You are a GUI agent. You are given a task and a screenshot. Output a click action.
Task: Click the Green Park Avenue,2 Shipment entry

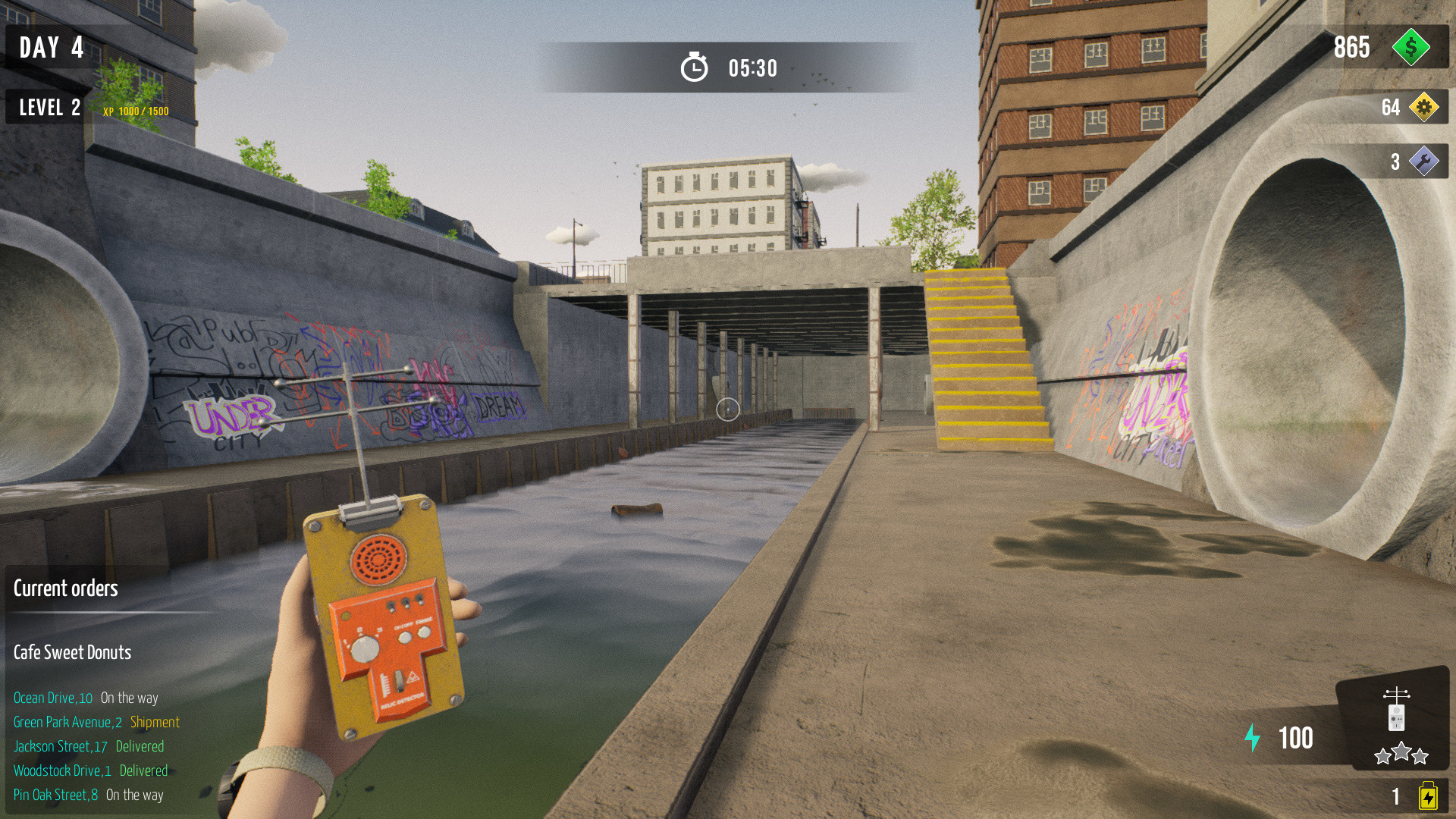tap(96, 722)
